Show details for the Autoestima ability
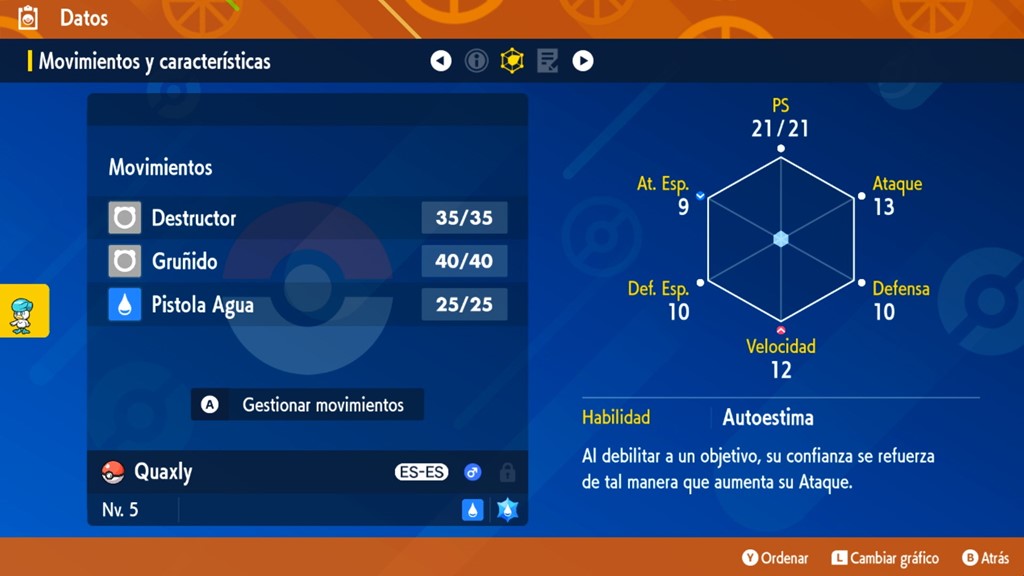Viewport: 1024px width, 576px height. 768,418
